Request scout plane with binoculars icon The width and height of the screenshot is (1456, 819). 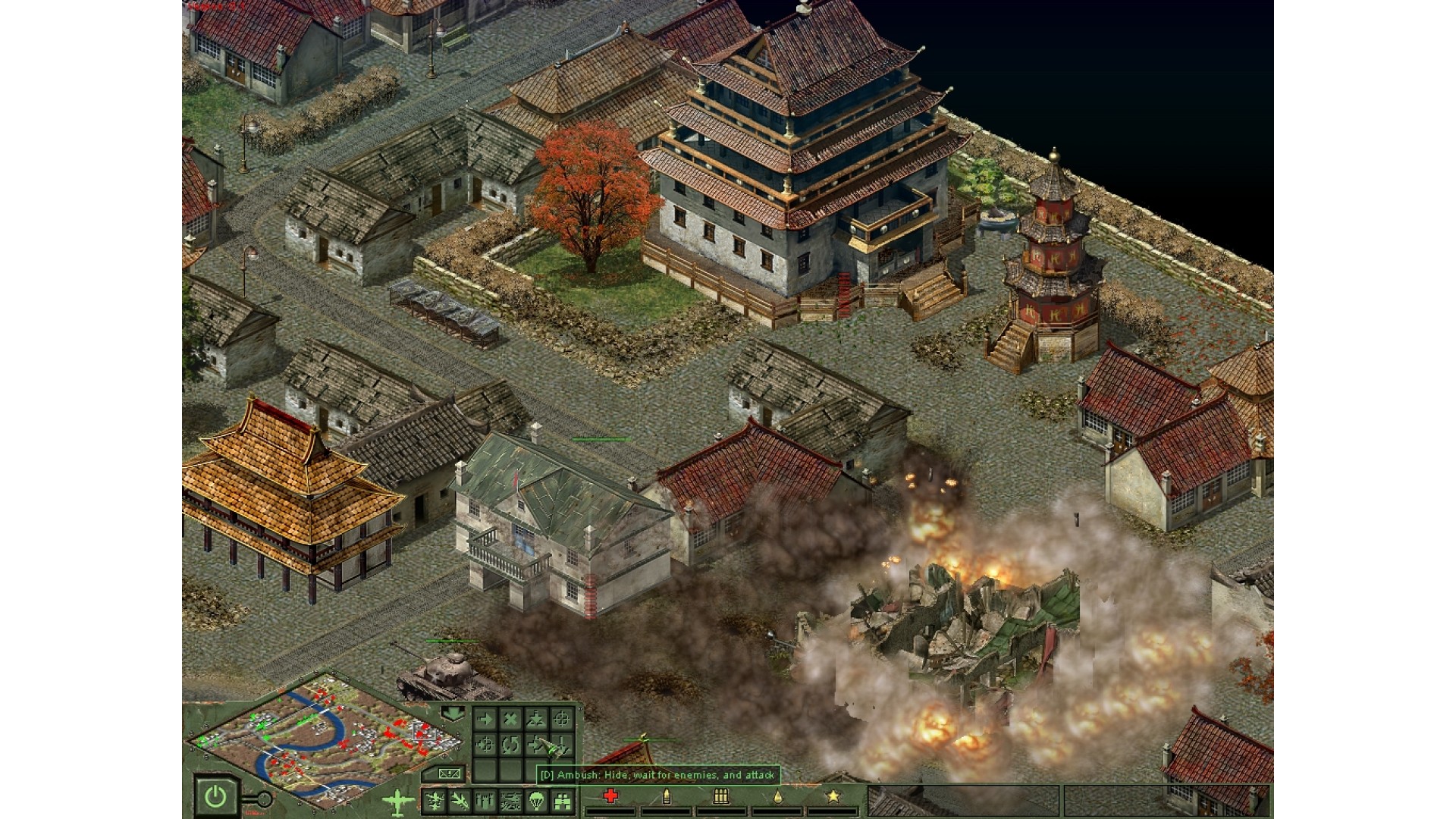[x=562, y=801]
